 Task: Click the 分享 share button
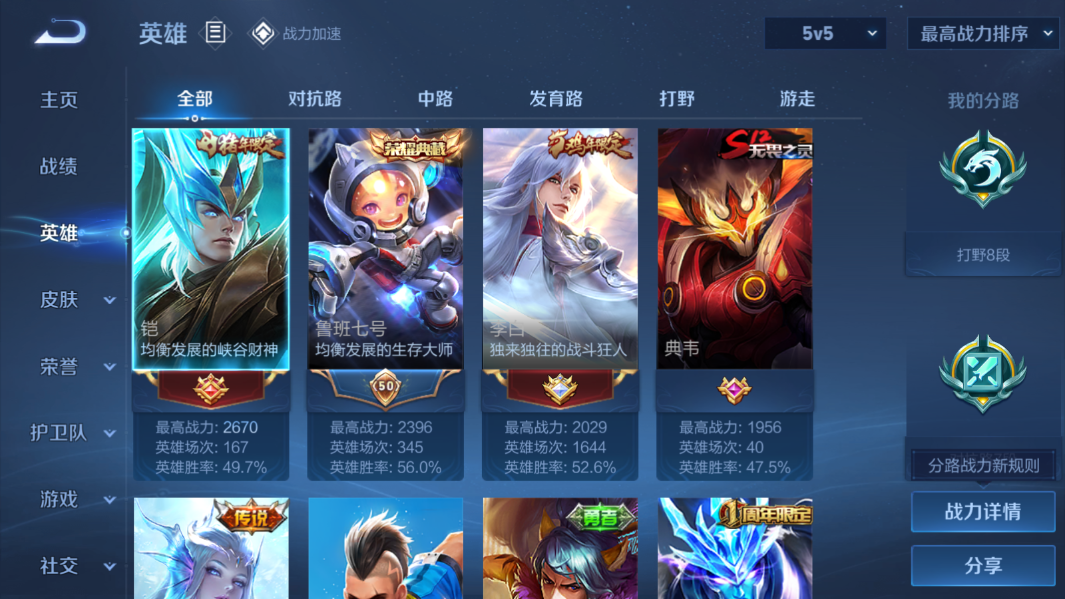click(983, 566)
